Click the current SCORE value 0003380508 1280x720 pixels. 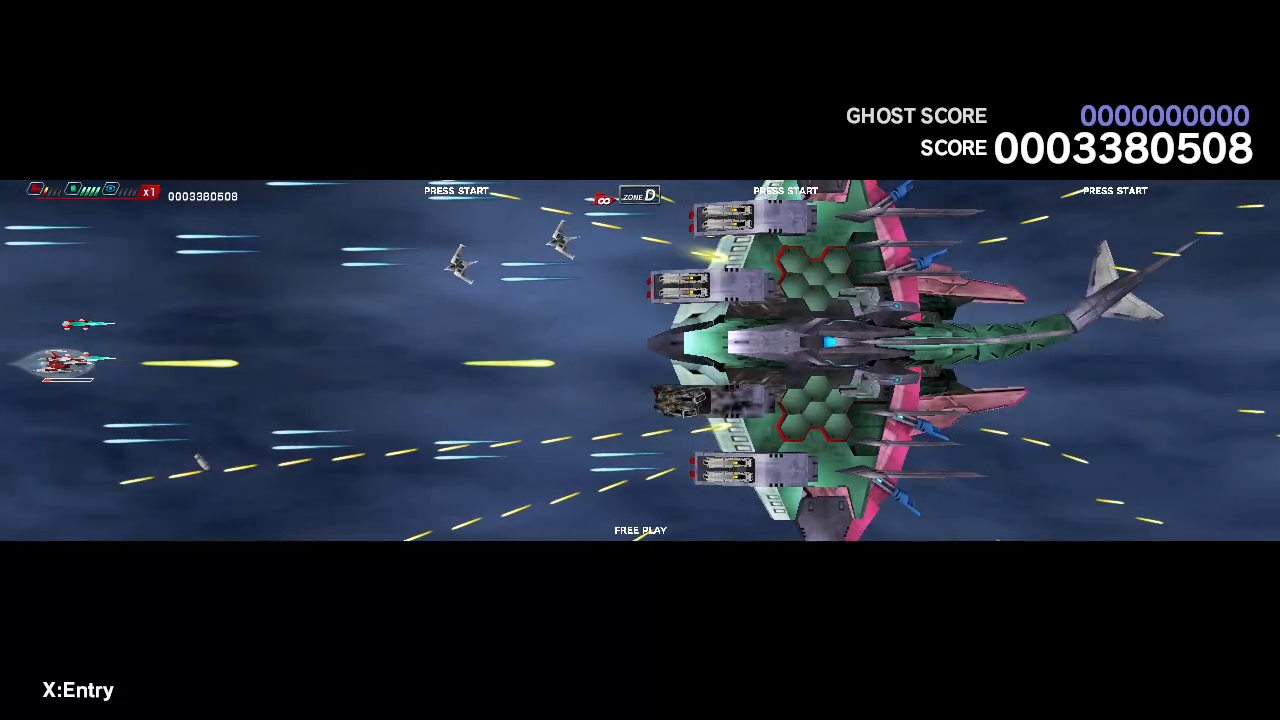[1123, 148]
